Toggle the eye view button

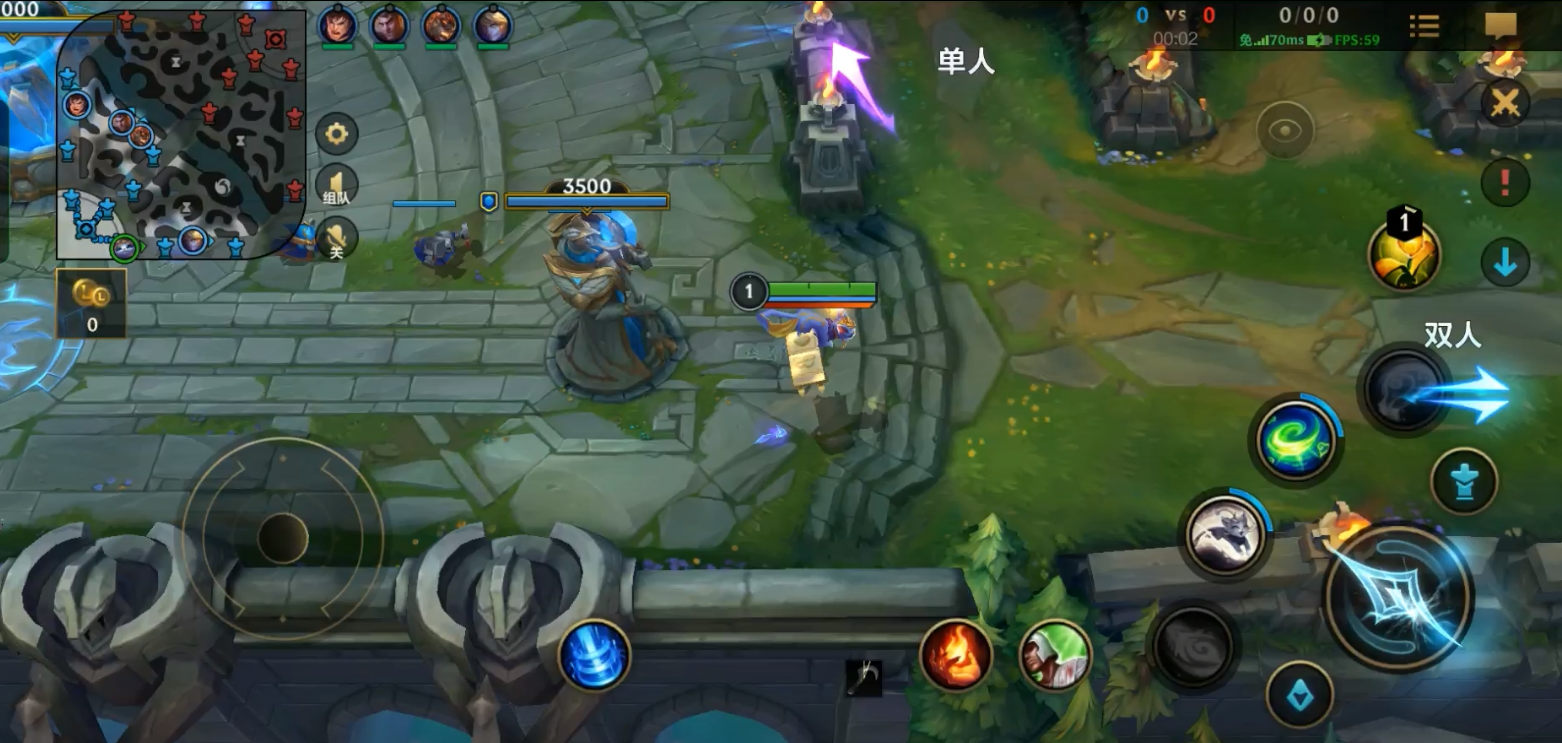1285,130
